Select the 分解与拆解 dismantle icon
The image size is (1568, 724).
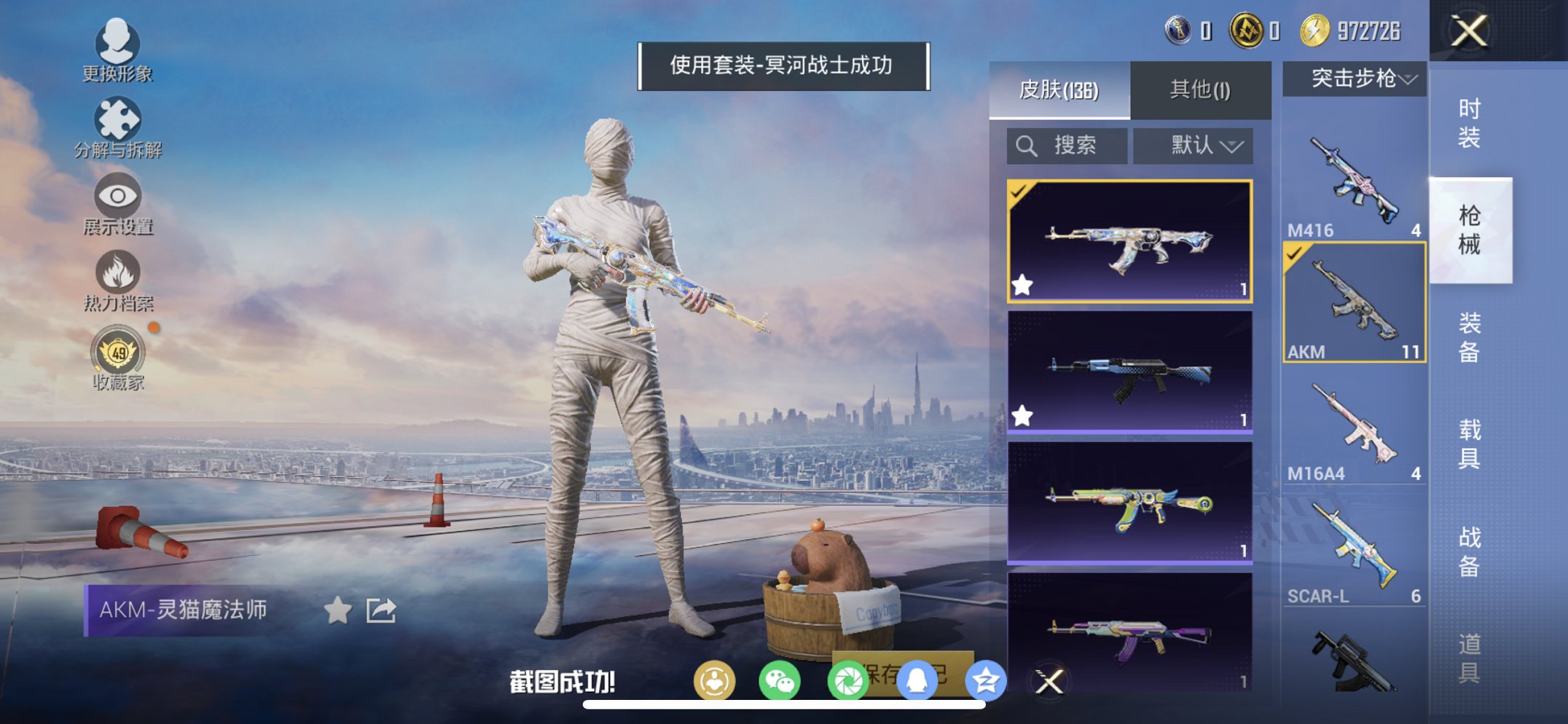(x=119, y=118)
